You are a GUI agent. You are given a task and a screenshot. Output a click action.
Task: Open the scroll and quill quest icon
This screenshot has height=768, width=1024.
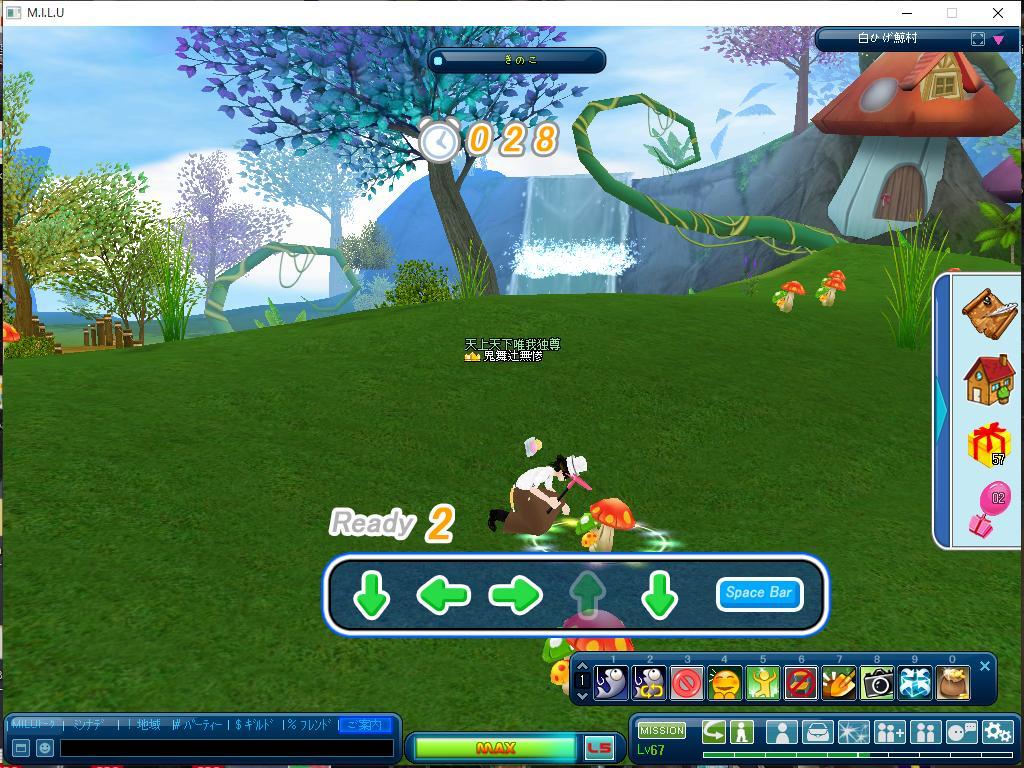[x=989, y=313]
